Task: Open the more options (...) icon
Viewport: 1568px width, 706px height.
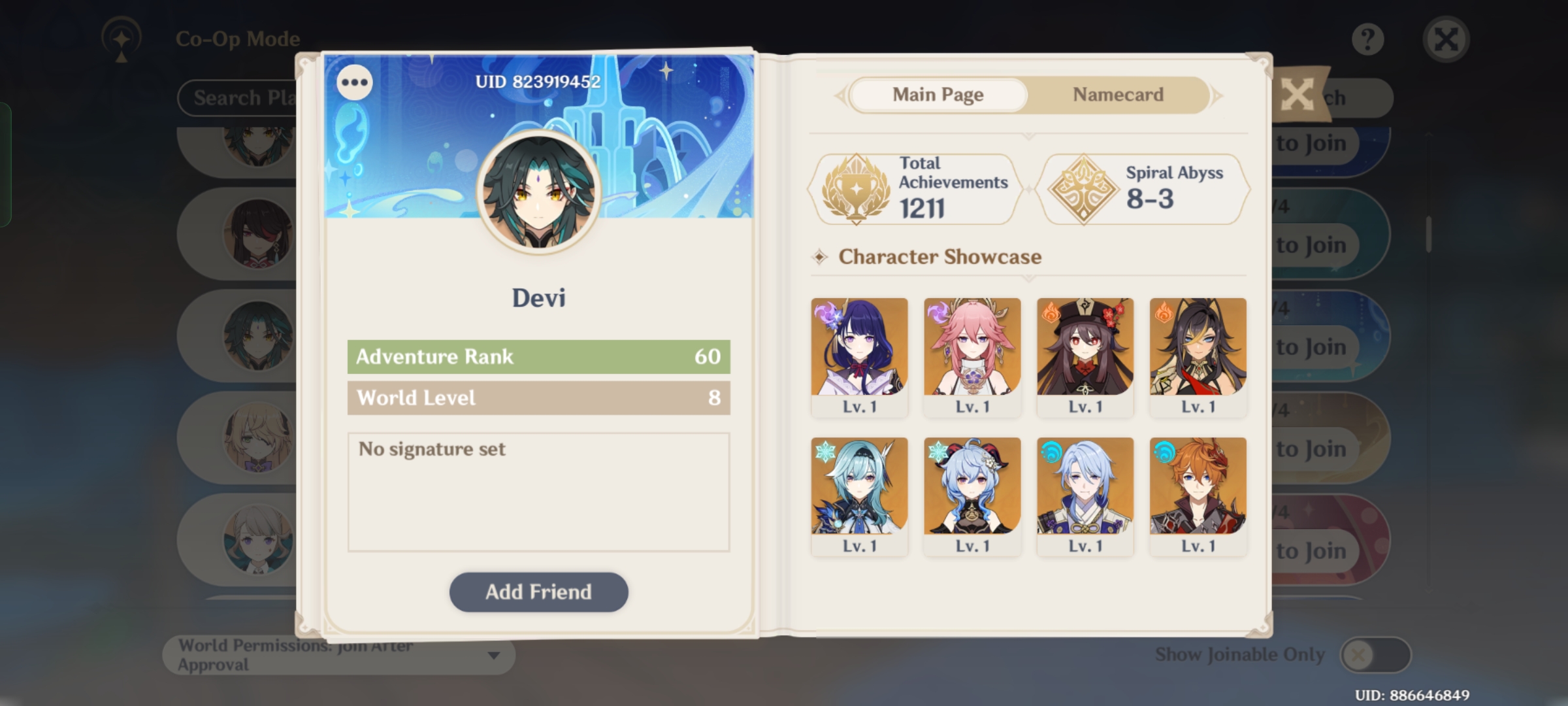Action: pyautogui.click(x=355, y=82)
